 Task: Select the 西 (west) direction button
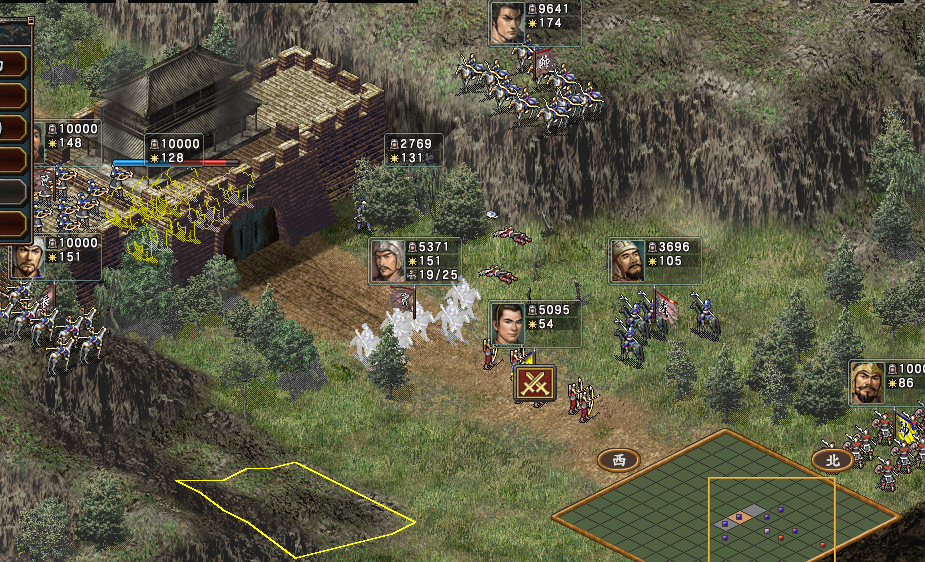tap(618, 460)
